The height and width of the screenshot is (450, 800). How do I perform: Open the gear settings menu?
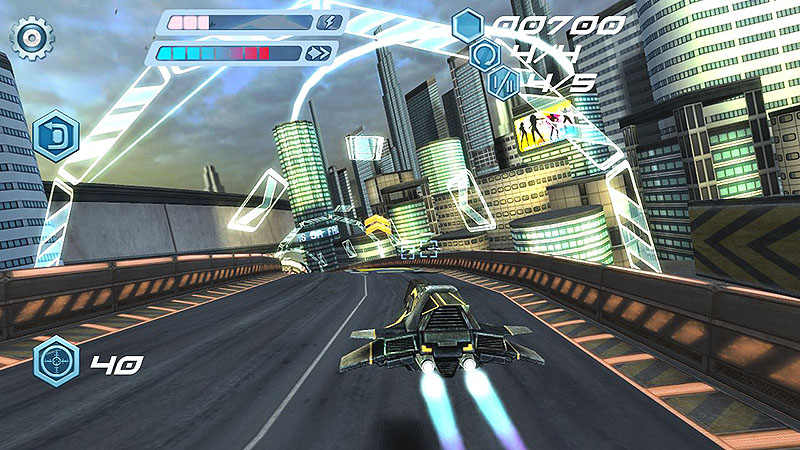32,37
